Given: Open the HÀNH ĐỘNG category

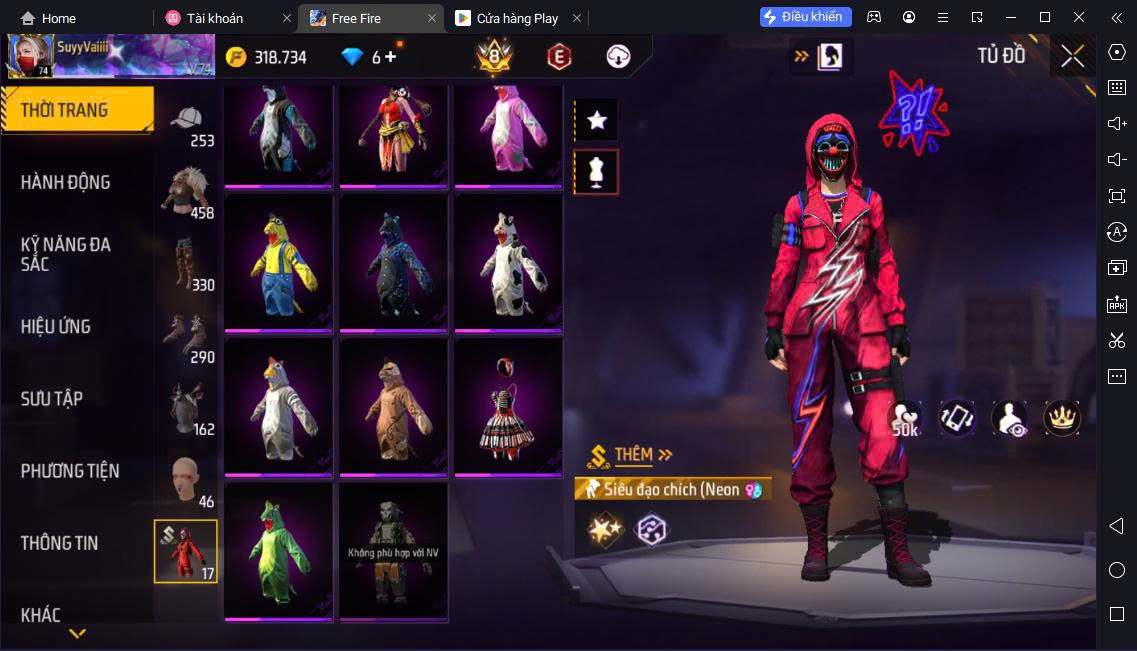Looking at the screenshot, I should point(66,182).
